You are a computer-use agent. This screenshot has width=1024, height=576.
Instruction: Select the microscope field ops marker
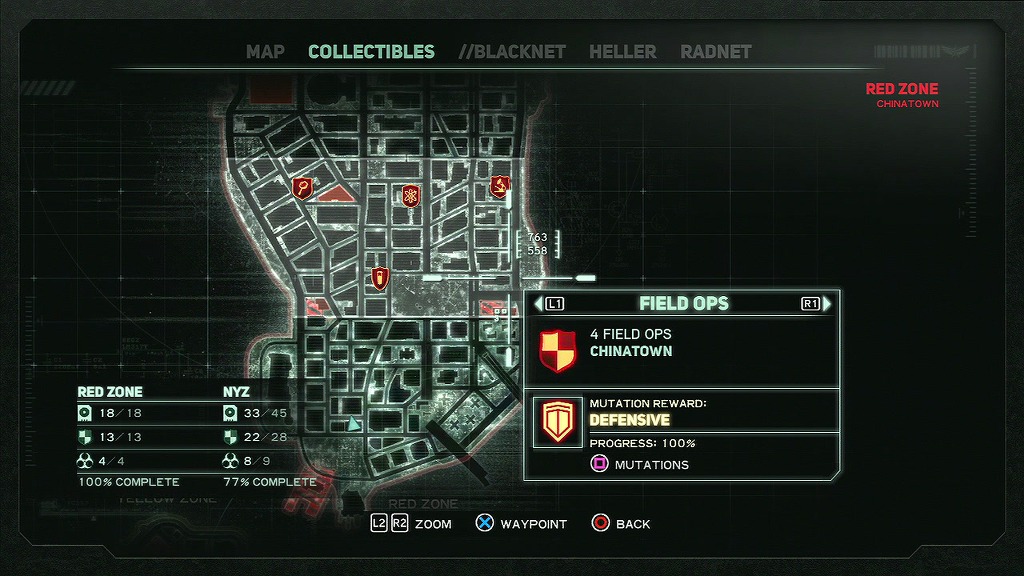499,186
